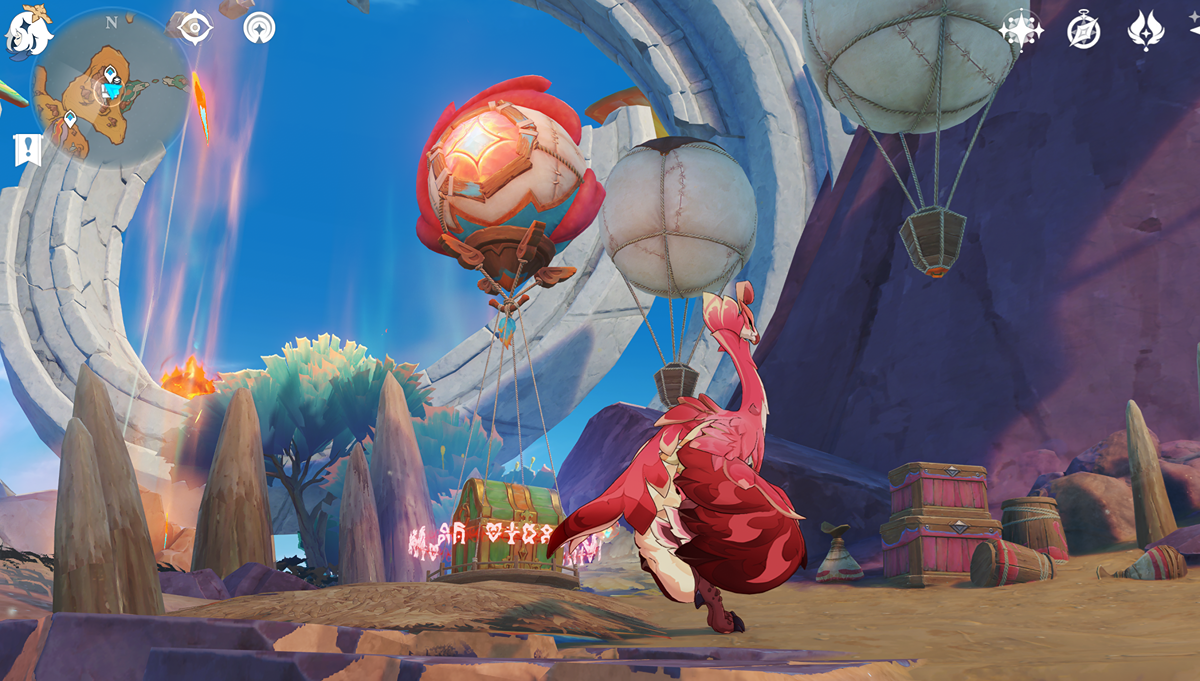Open the quest log banner icon
Screen dimensions: 1200x681
click(28, 150)
